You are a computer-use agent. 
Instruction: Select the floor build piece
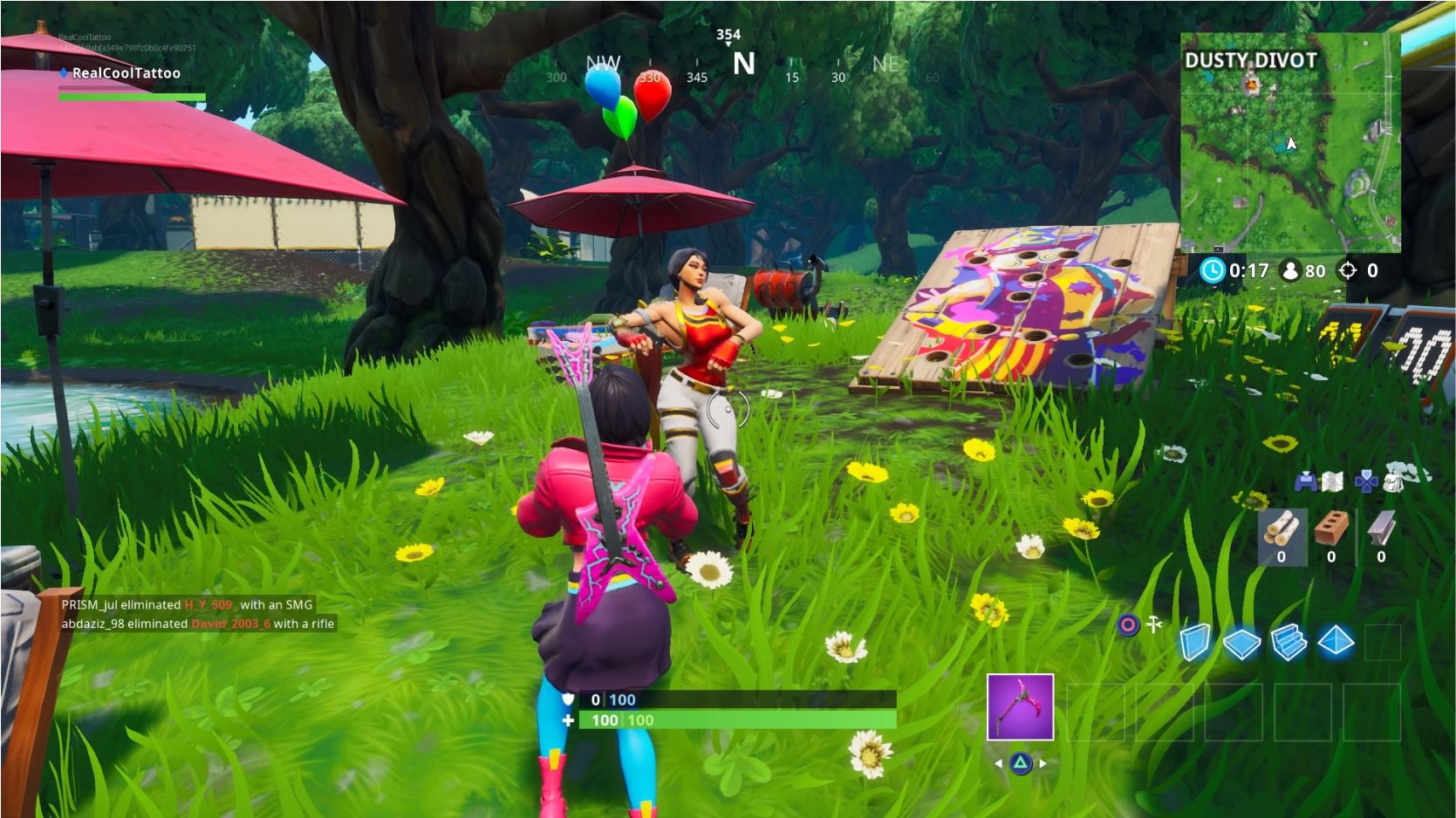coord(1242,644)
